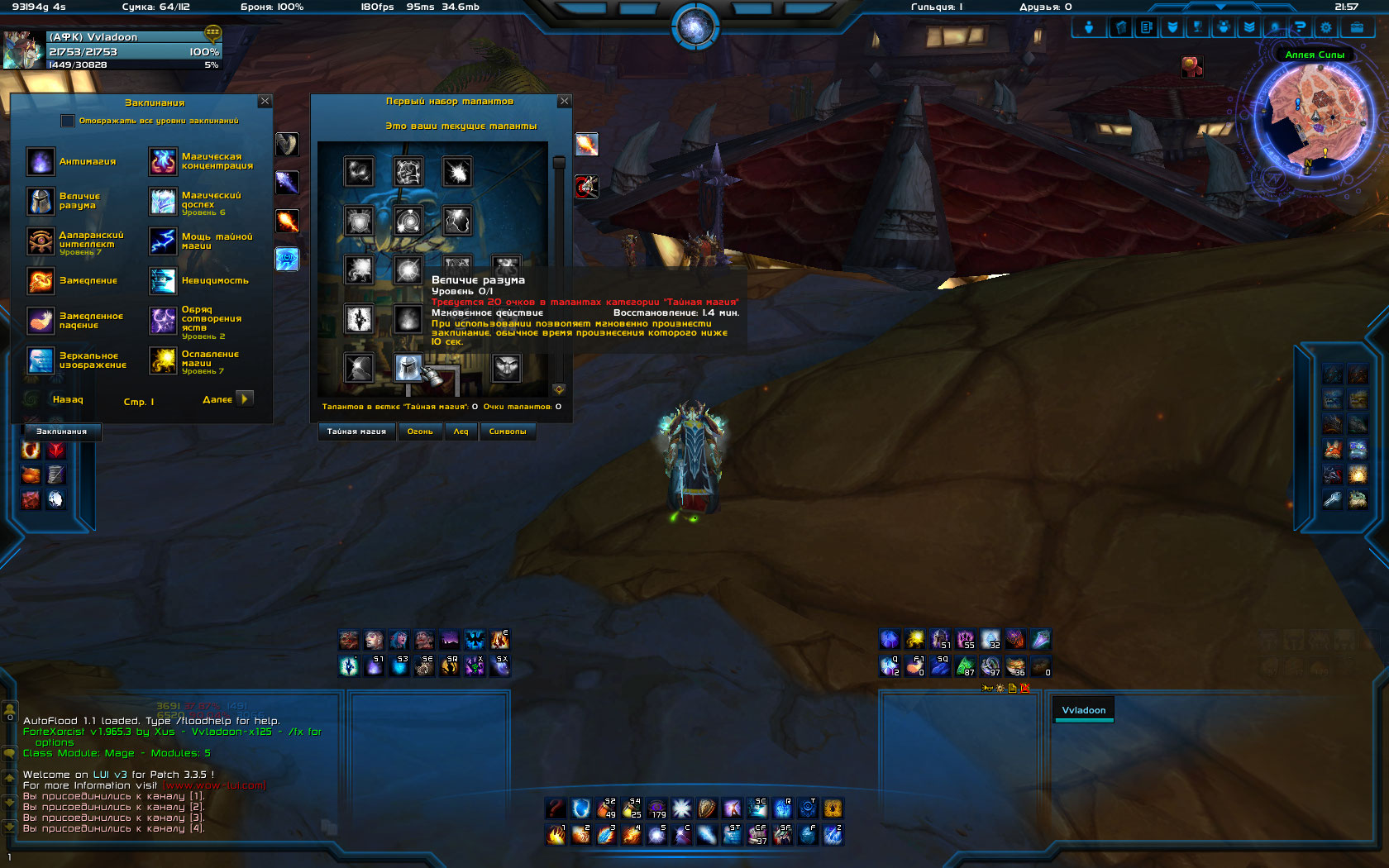Viewport: 1389px width, 868px height.
Task: Toggle showing all spell ranks checkbox
Action: click(x=68, y=121)
